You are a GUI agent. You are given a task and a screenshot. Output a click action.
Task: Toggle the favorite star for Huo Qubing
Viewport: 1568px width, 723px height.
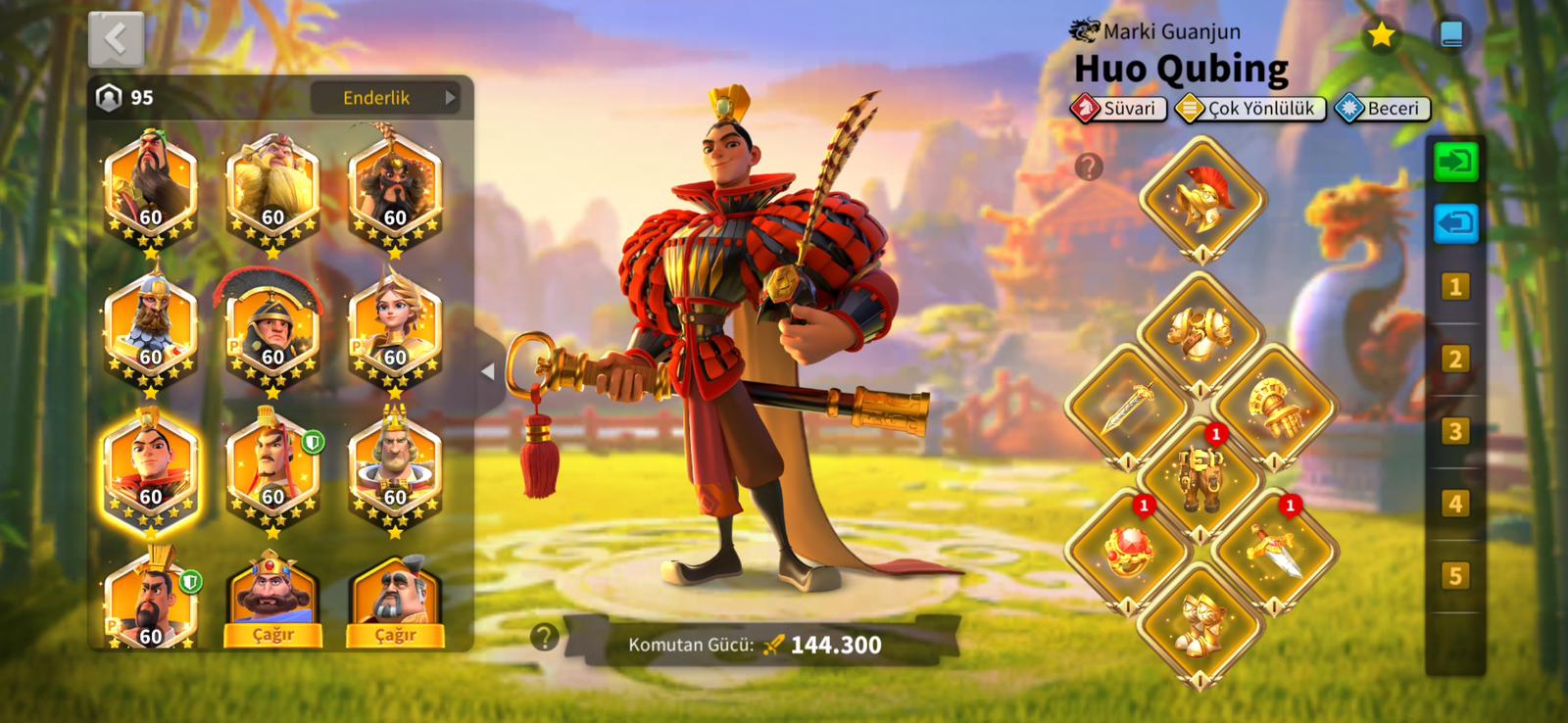(1381, 36)
